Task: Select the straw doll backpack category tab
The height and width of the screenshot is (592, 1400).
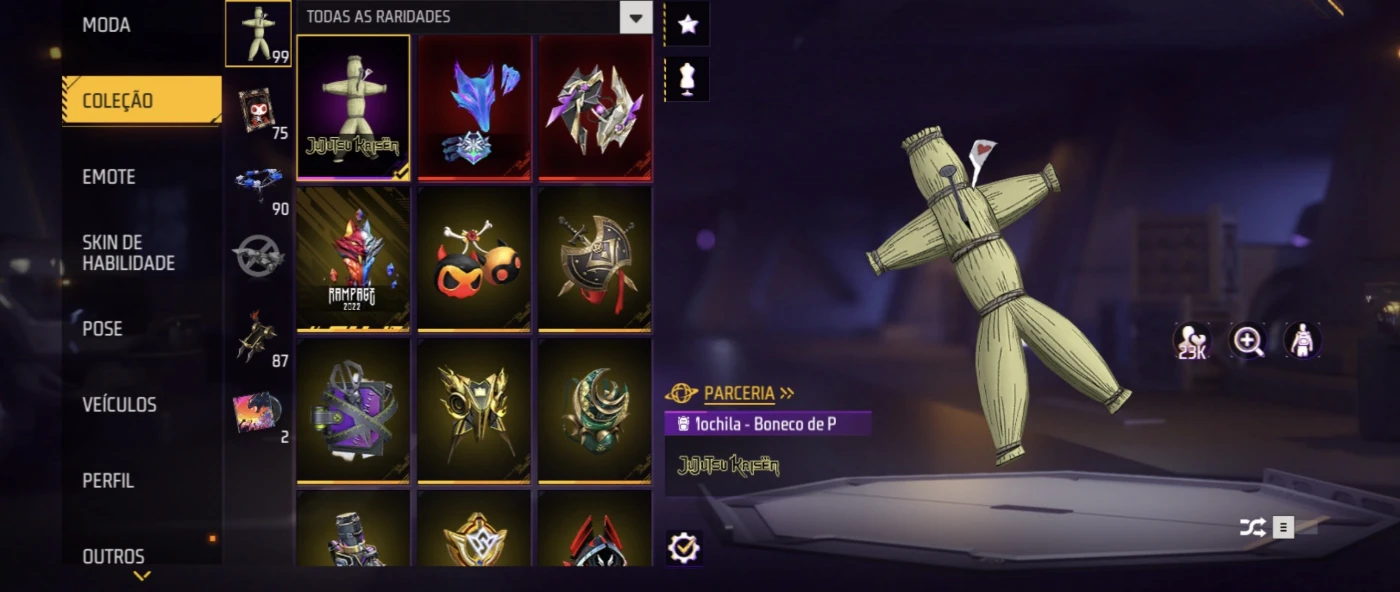Action: pyautogui.click(x=258, y=34)
